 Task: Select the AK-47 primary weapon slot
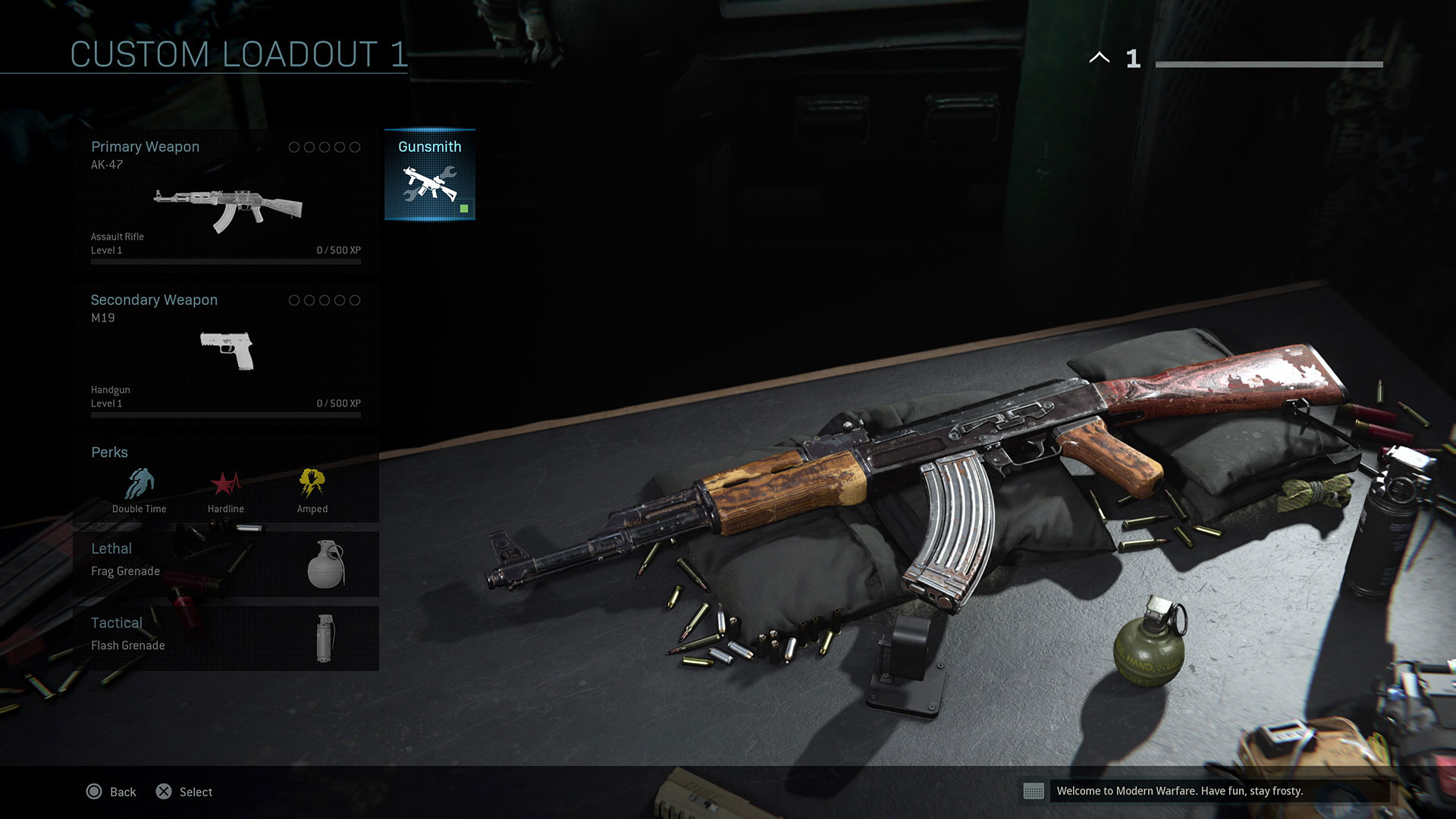coord(226,201)
